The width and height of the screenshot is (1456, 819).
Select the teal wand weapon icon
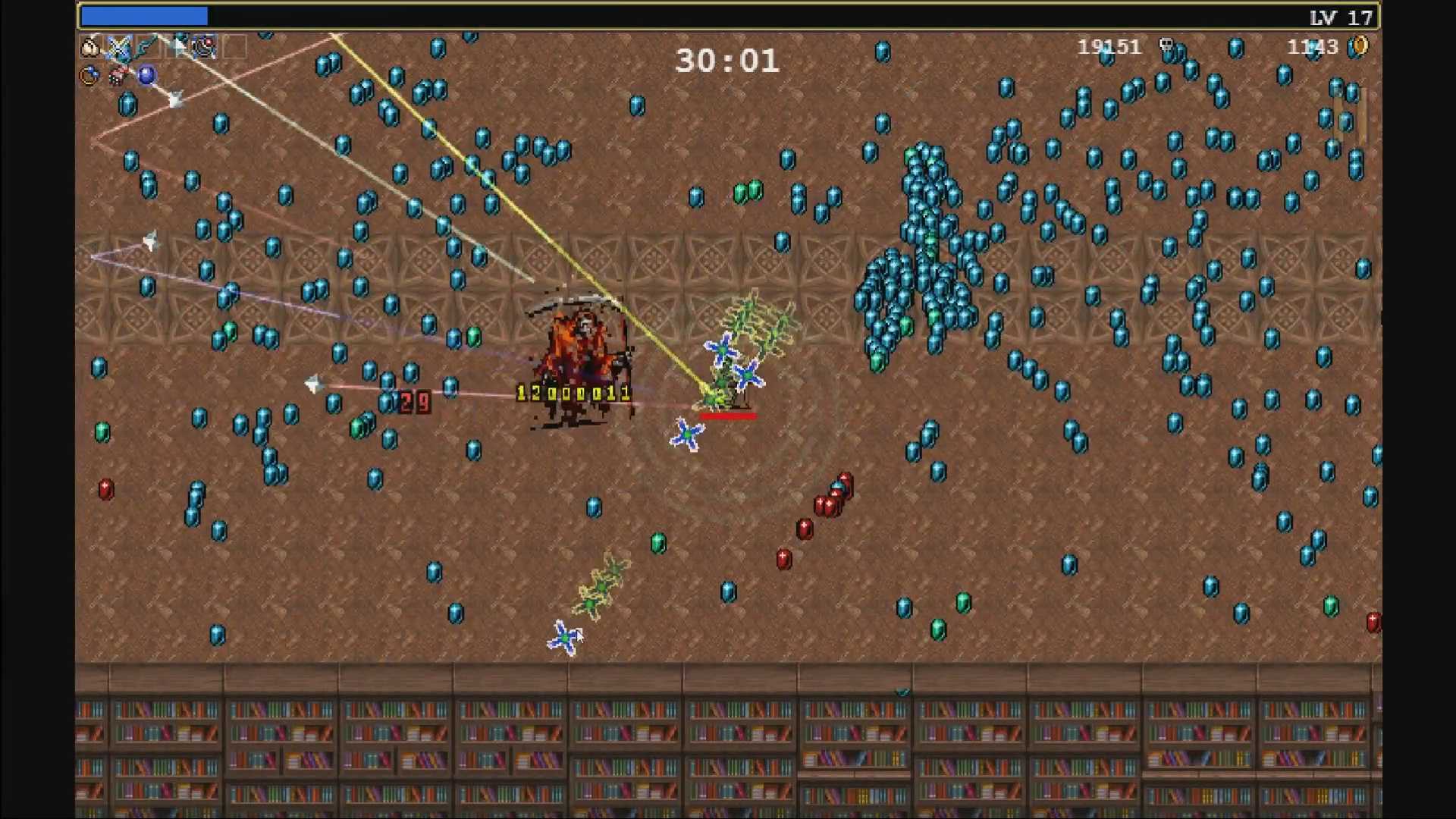[x=147, y=47]
